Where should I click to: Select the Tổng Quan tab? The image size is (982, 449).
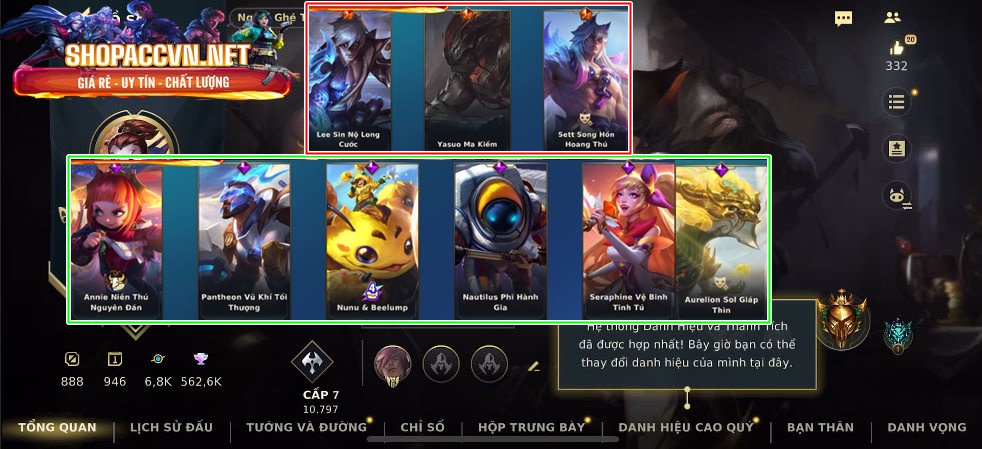(57, 427)
